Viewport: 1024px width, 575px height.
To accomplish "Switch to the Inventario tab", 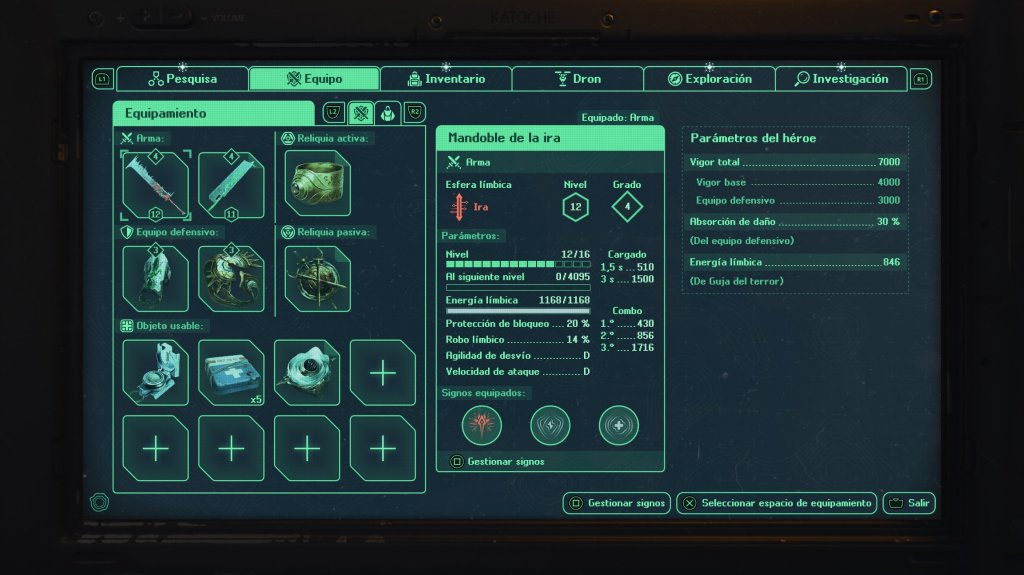I will click(x=446, y=79).
